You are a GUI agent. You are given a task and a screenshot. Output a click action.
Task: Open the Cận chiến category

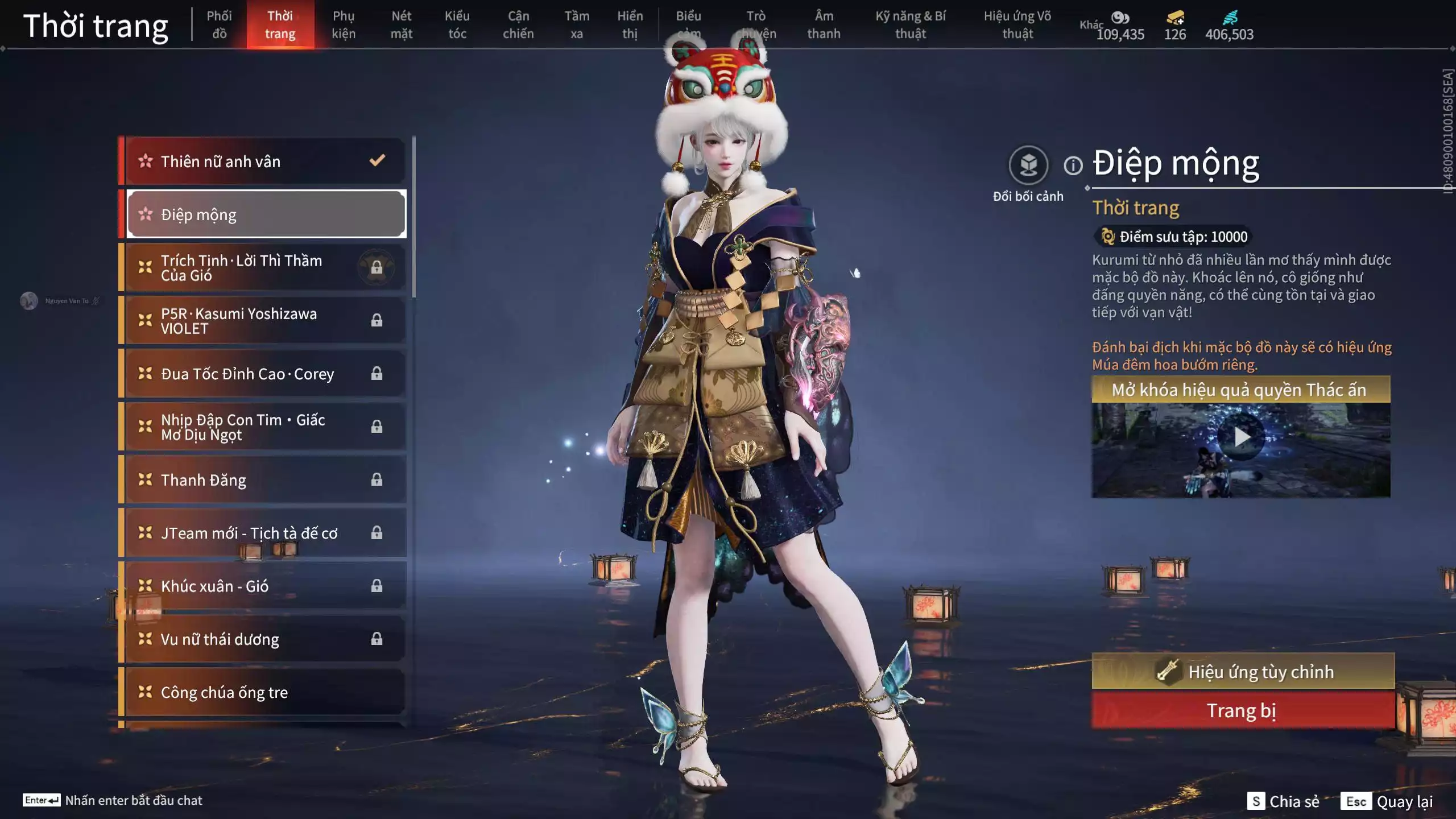coord(518,24)
